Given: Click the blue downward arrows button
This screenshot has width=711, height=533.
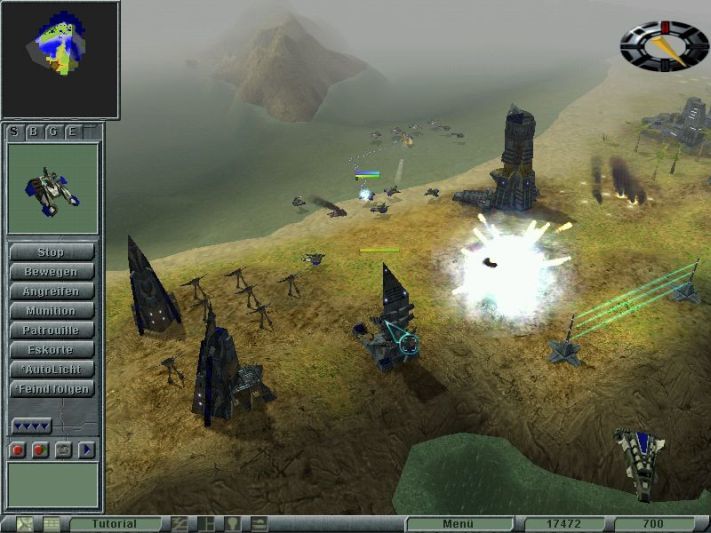Looking at the screenshot, I should 31,427.
